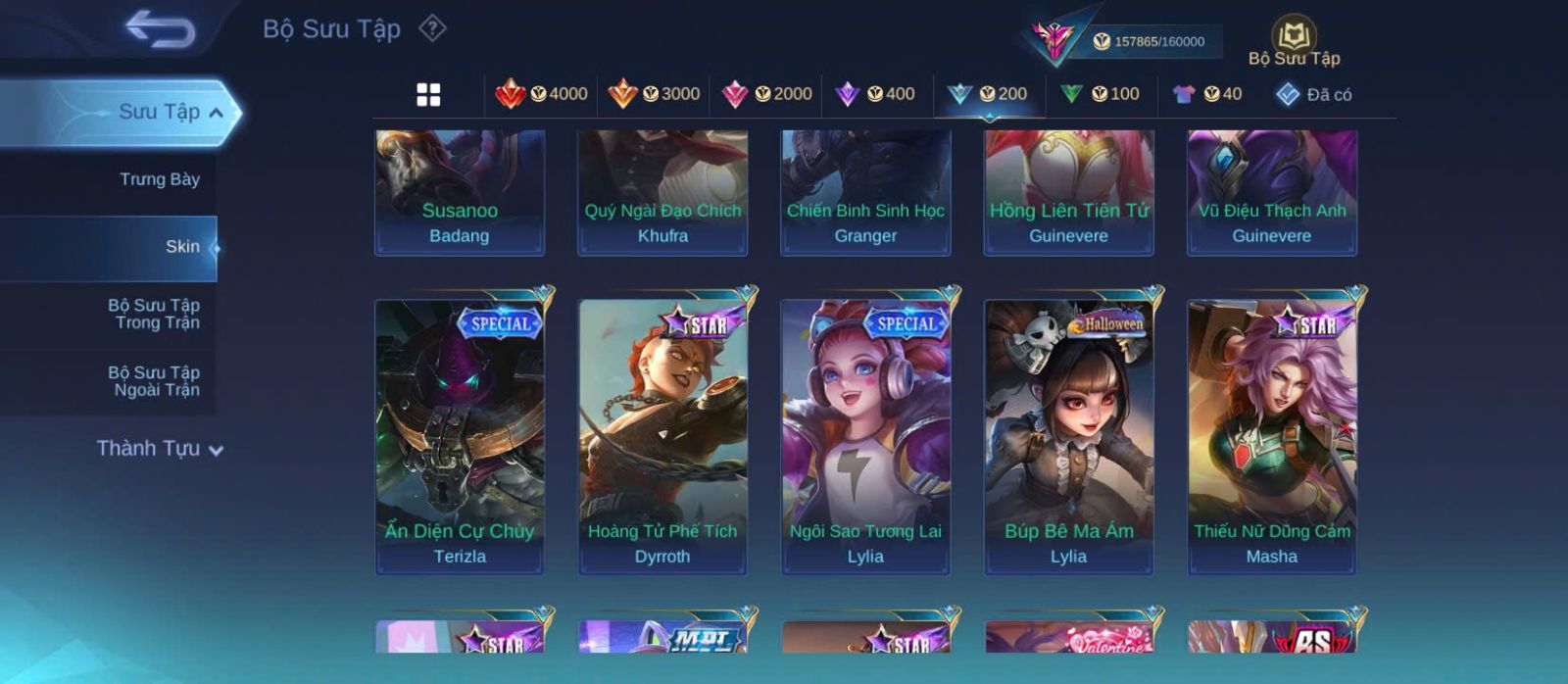Open the collection help question-mark icon
The height and width of the screenshot is (684, 1568).
(x=432, y=28)
